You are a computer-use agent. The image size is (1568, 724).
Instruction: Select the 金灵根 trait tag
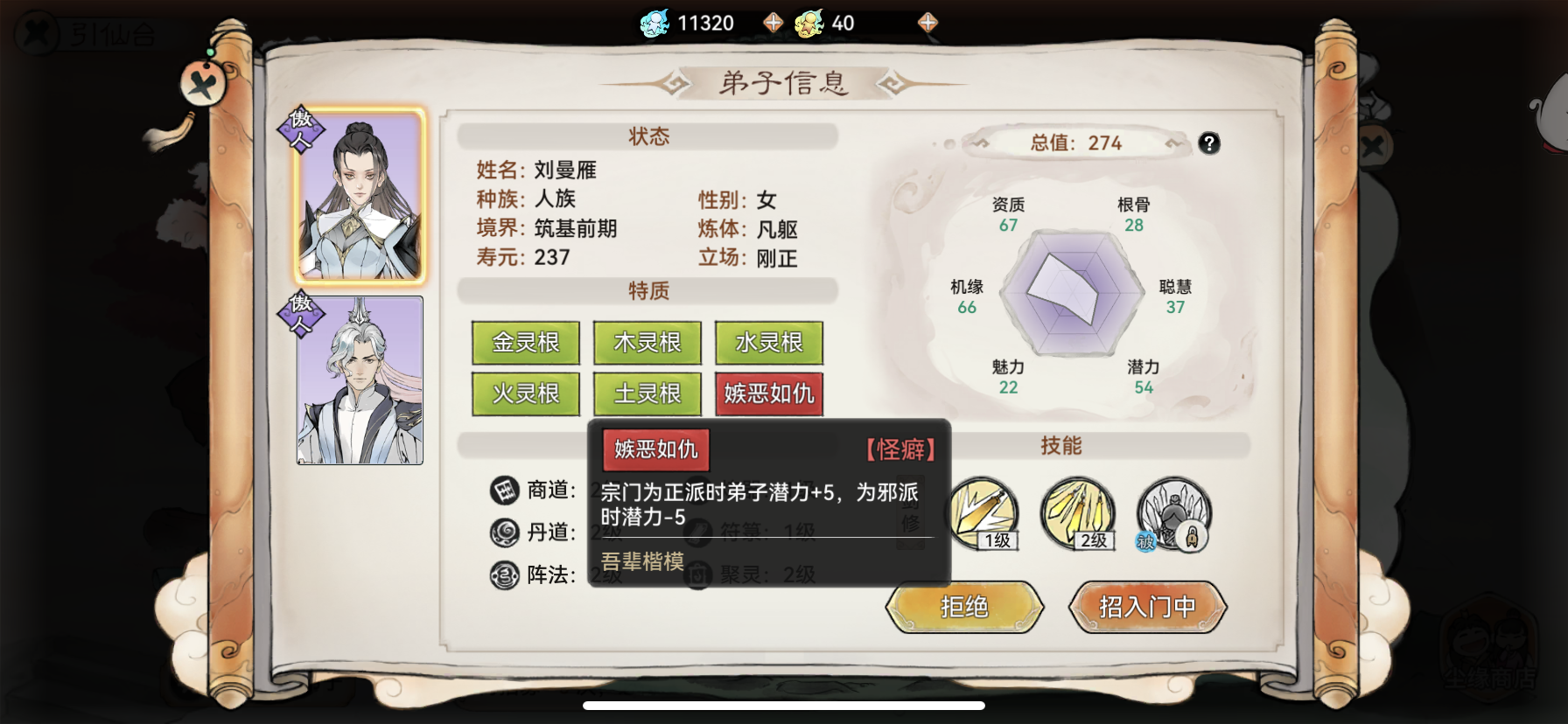[x=525, y=343]
